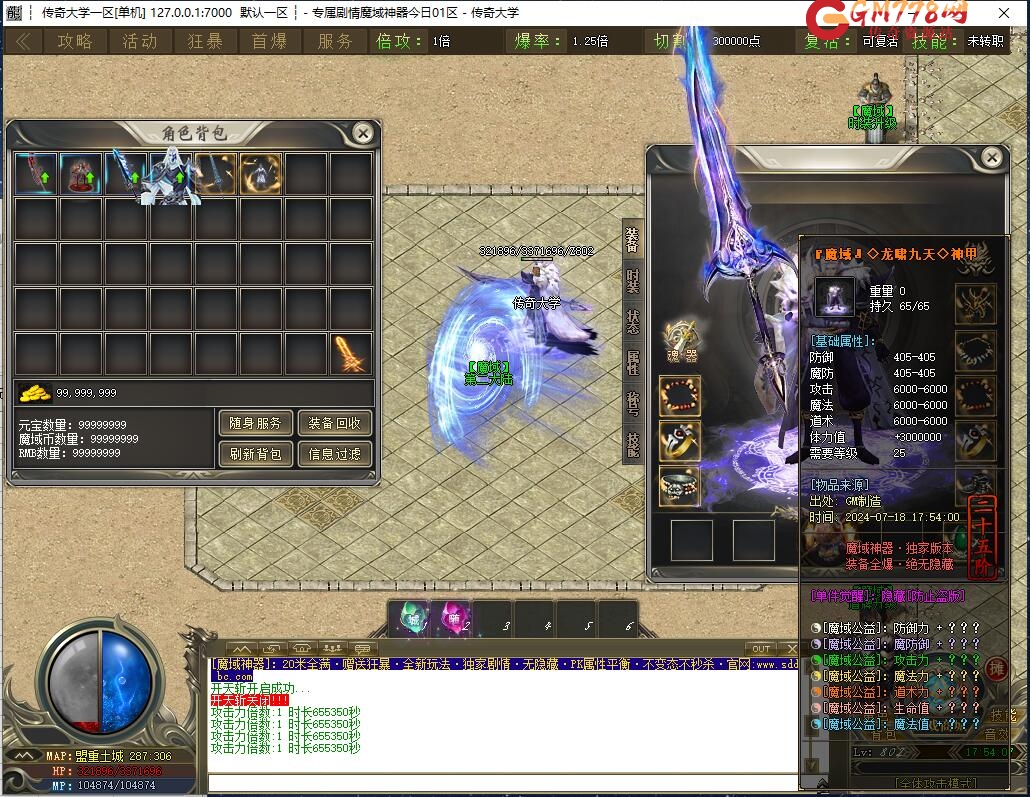Viewport: 1030px width, 797px height.
Task: Switch to the 属性 attributes tab
Action: tap(633, 362)
